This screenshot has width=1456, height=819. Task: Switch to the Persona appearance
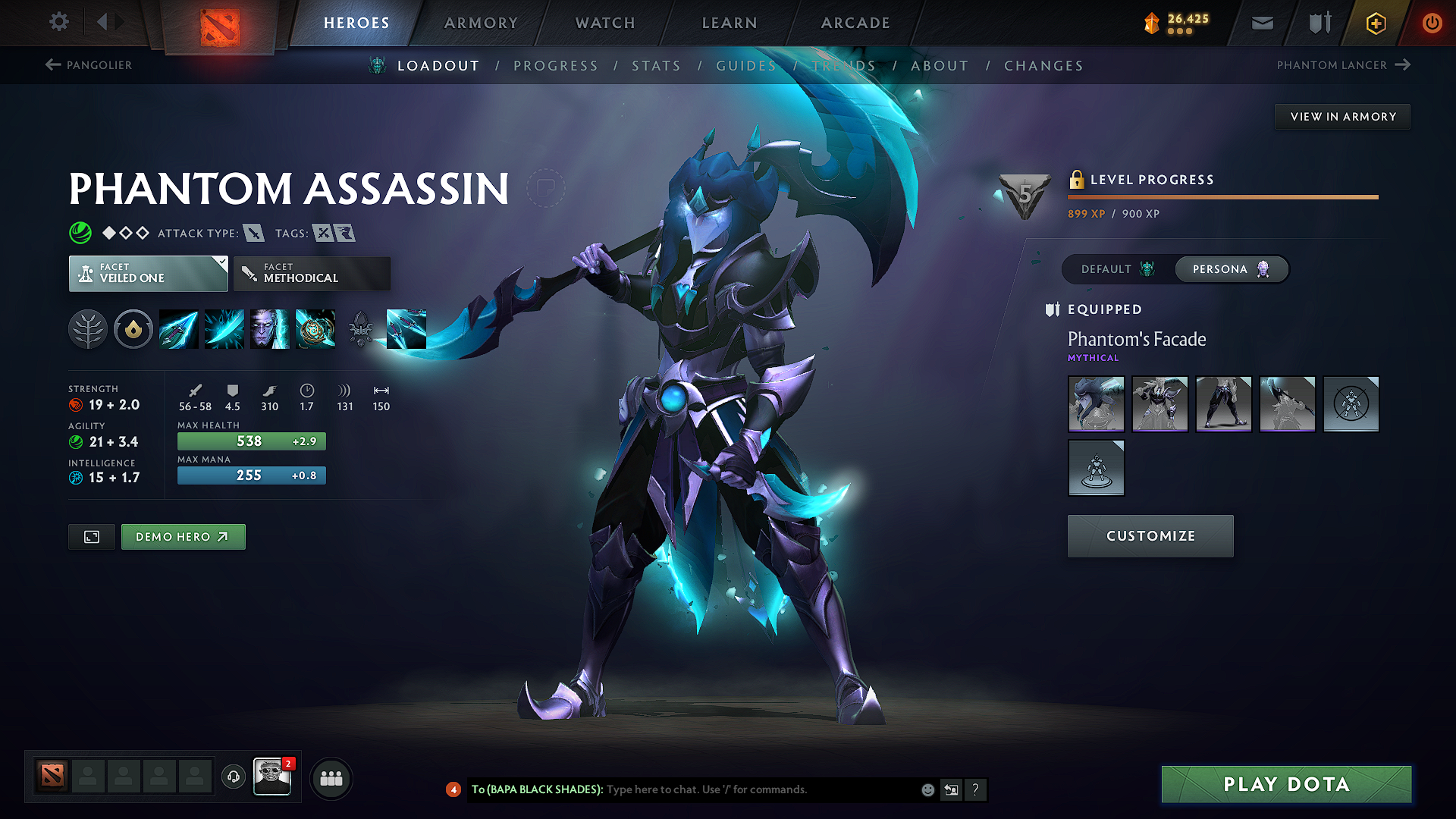tap(1230, 269)
